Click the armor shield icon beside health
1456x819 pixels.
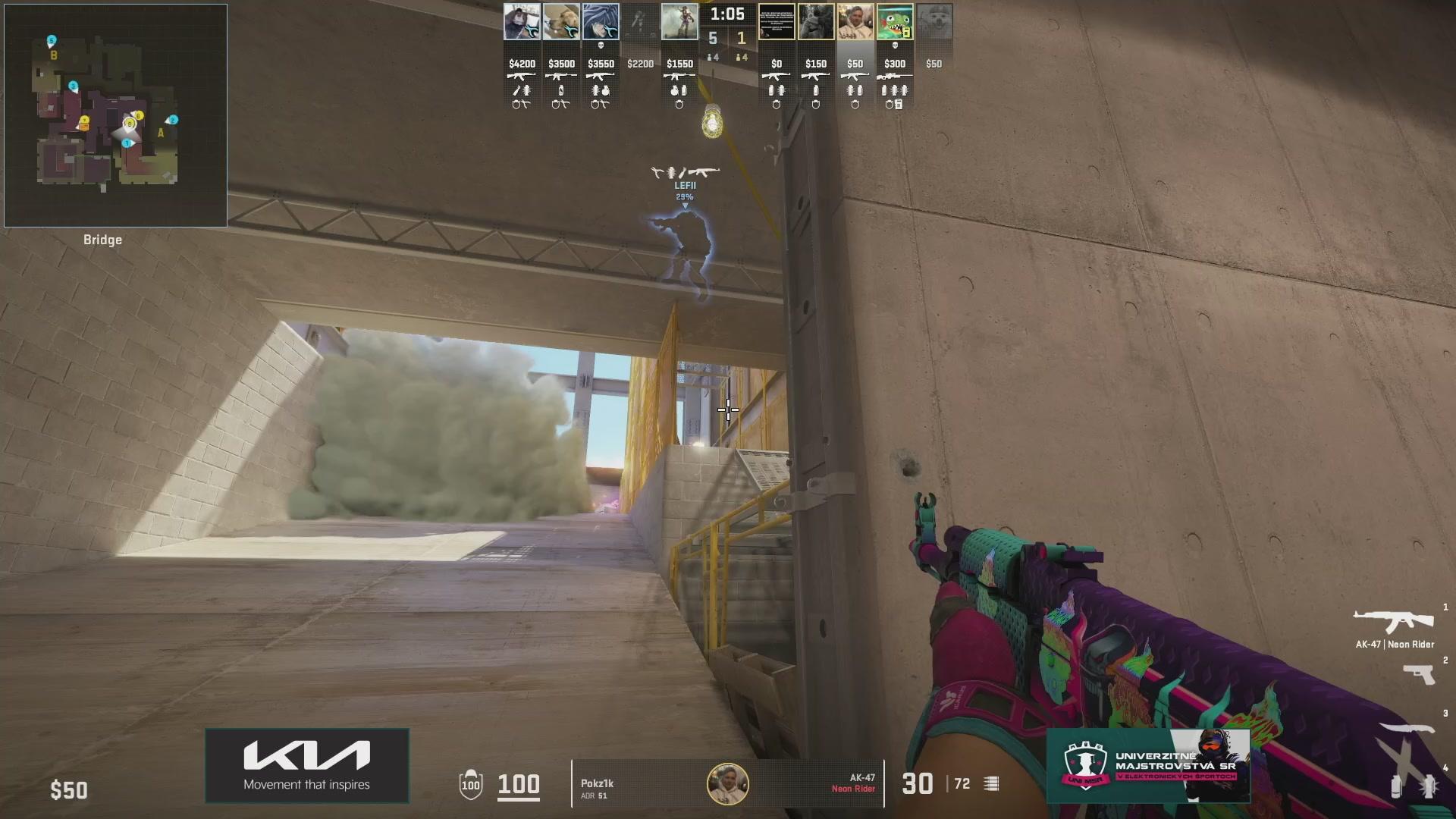pos(471,786)
